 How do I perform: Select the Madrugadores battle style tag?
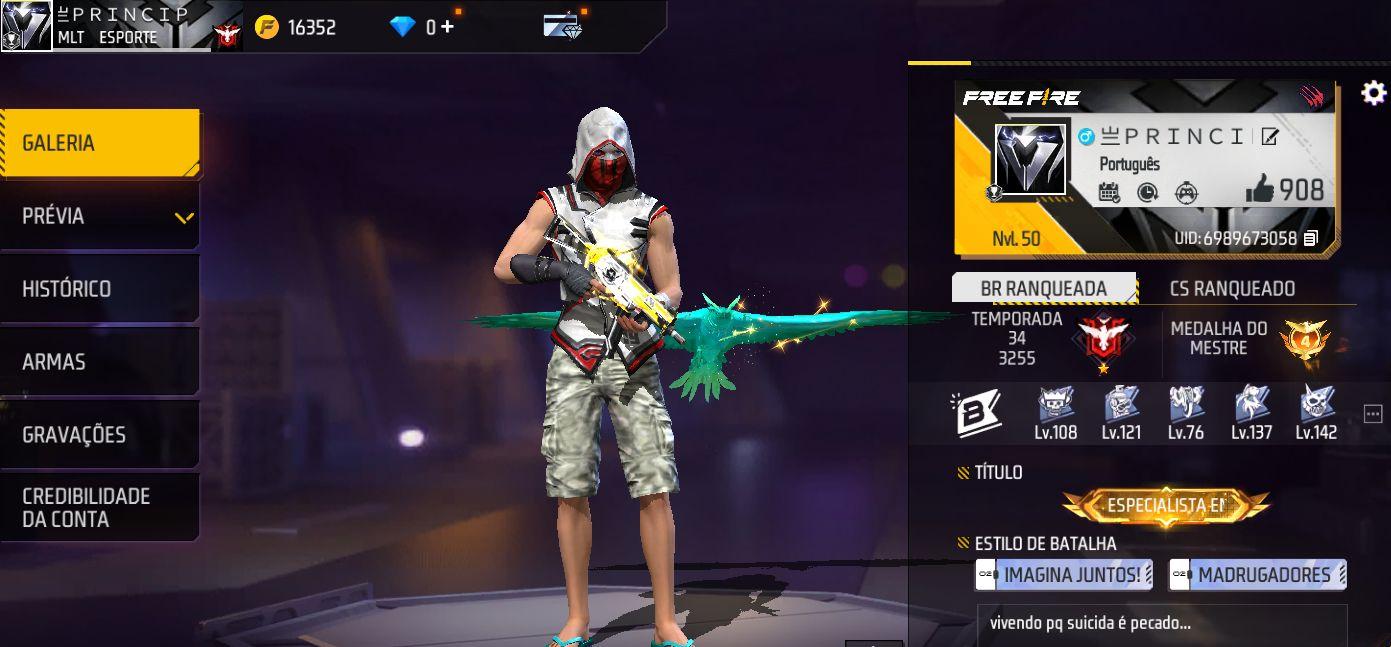click(x=1257, y=575)
